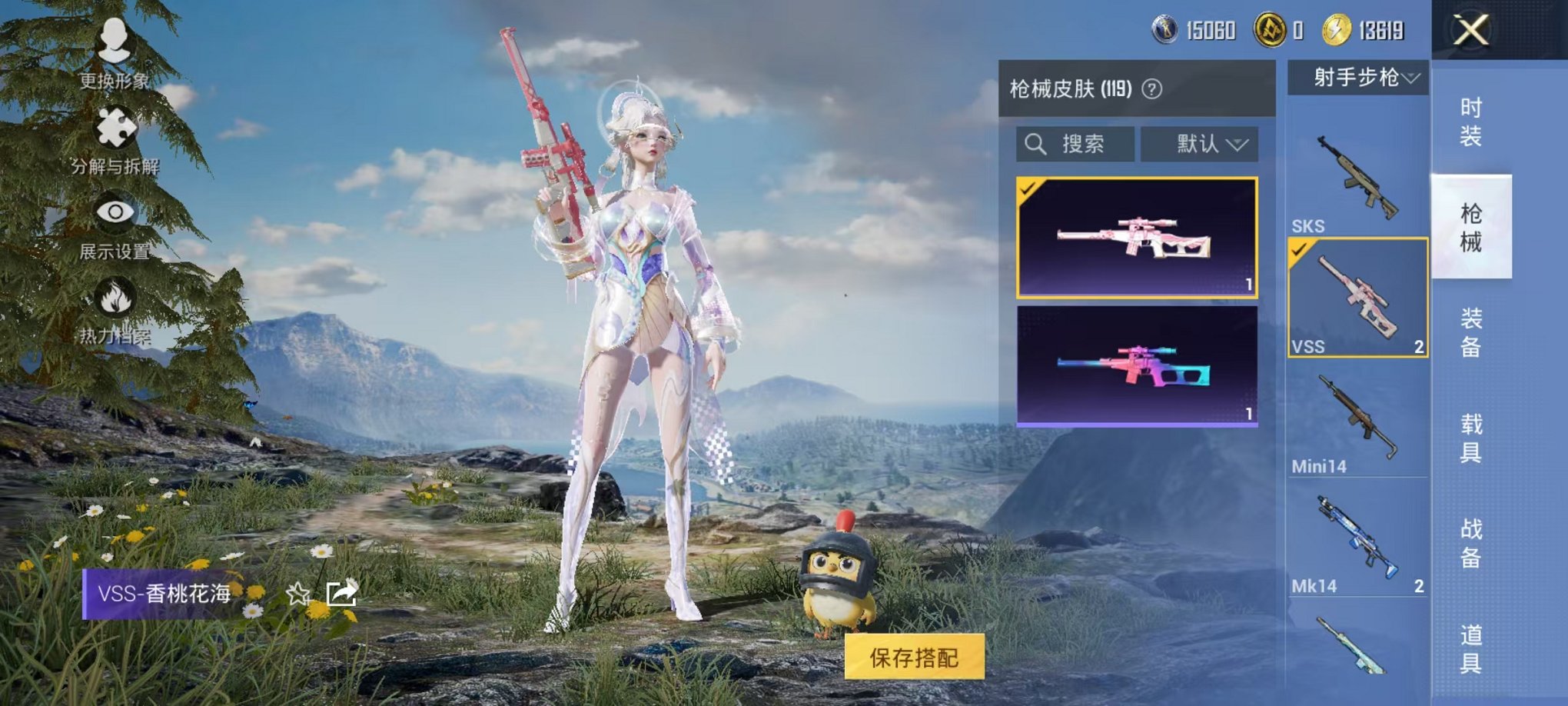Screen dimensions: 1568x706
Task: Click the magnifier to search gun skins
Action: pyautogui.click(x=1036, y=145)
